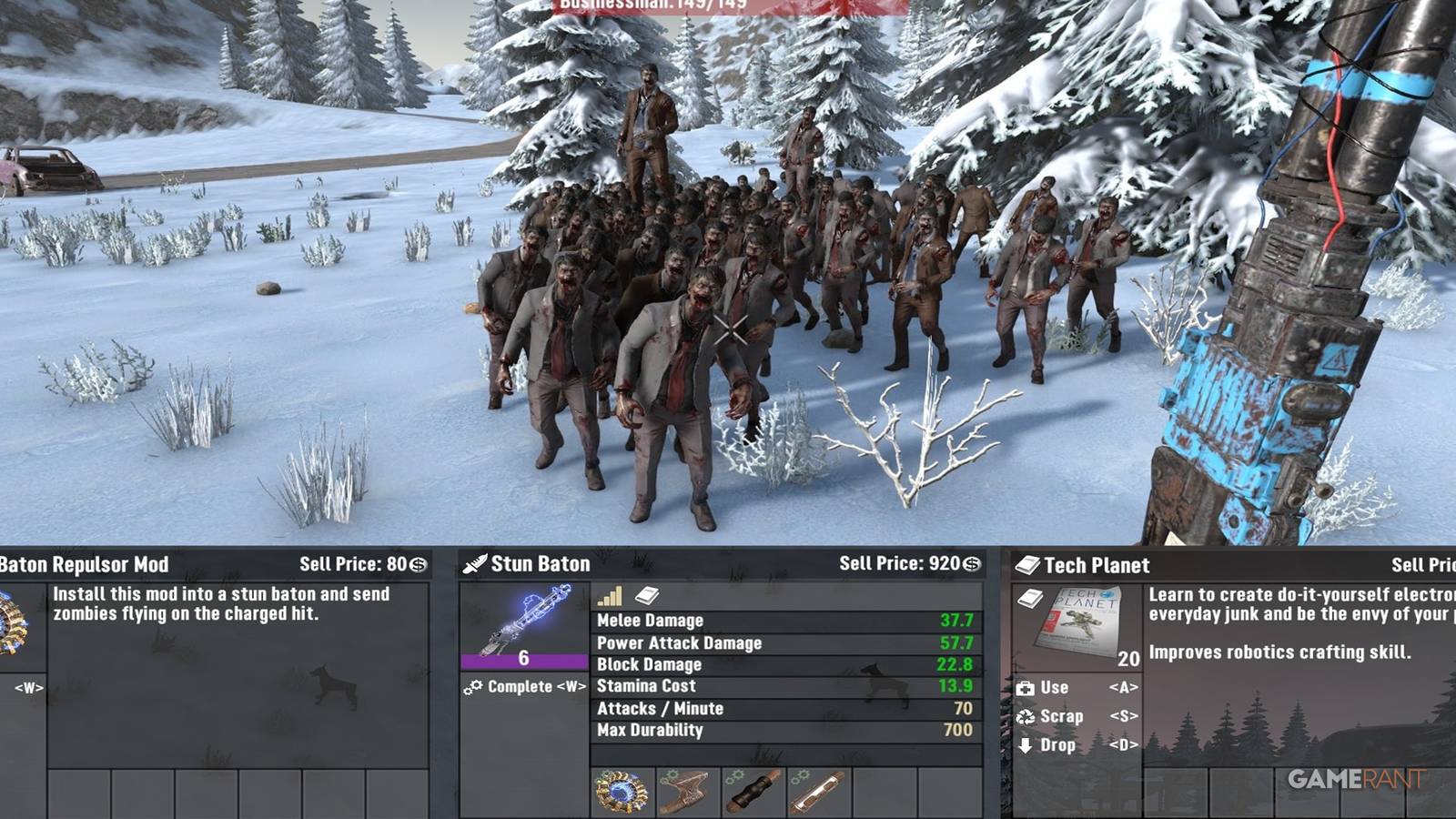Click the medkit icon next to Use action
The width and height of the screenshot is (1456, 819).
pyautogui.click(x=1025, y=688)
